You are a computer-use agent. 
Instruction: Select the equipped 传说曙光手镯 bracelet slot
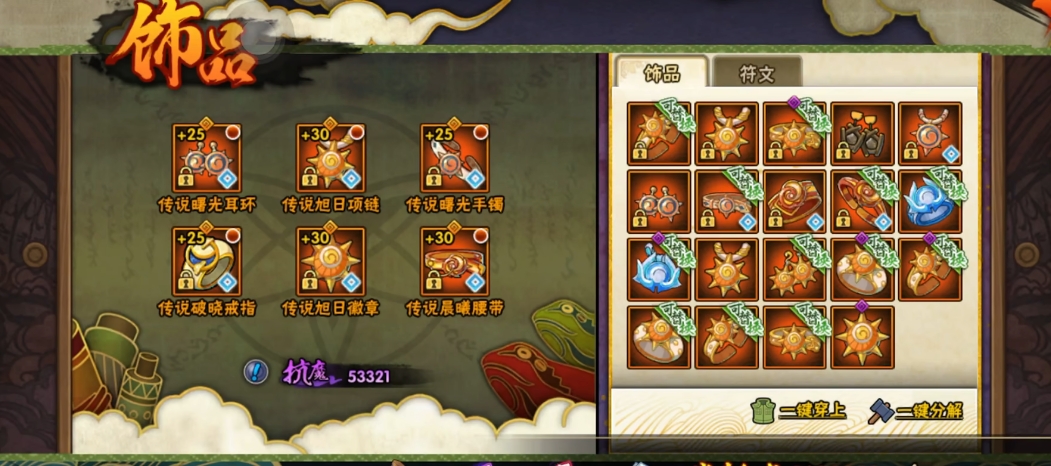coord(454,158)
